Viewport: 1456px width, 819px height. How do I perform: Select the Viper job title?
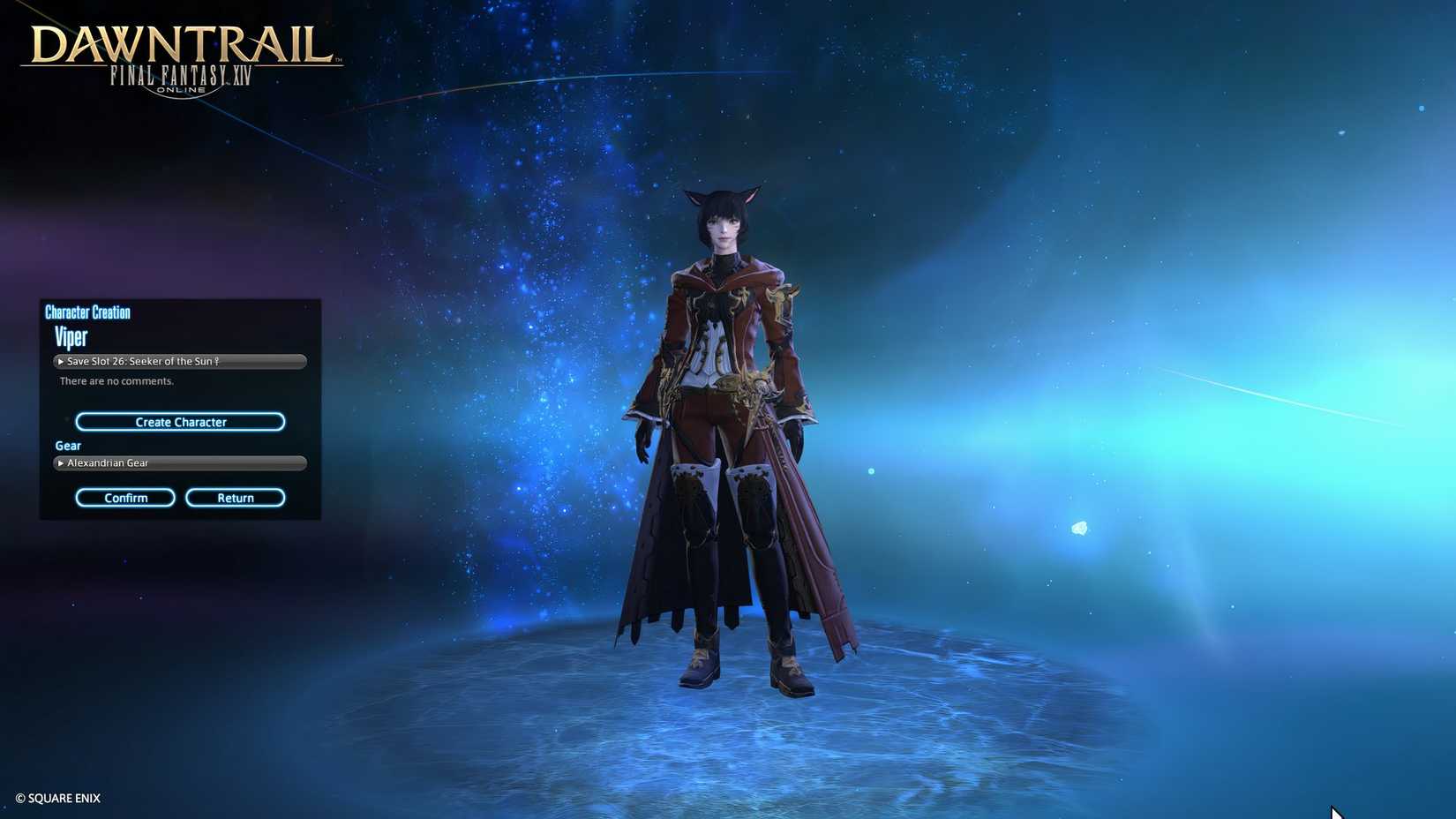point(71,337)
